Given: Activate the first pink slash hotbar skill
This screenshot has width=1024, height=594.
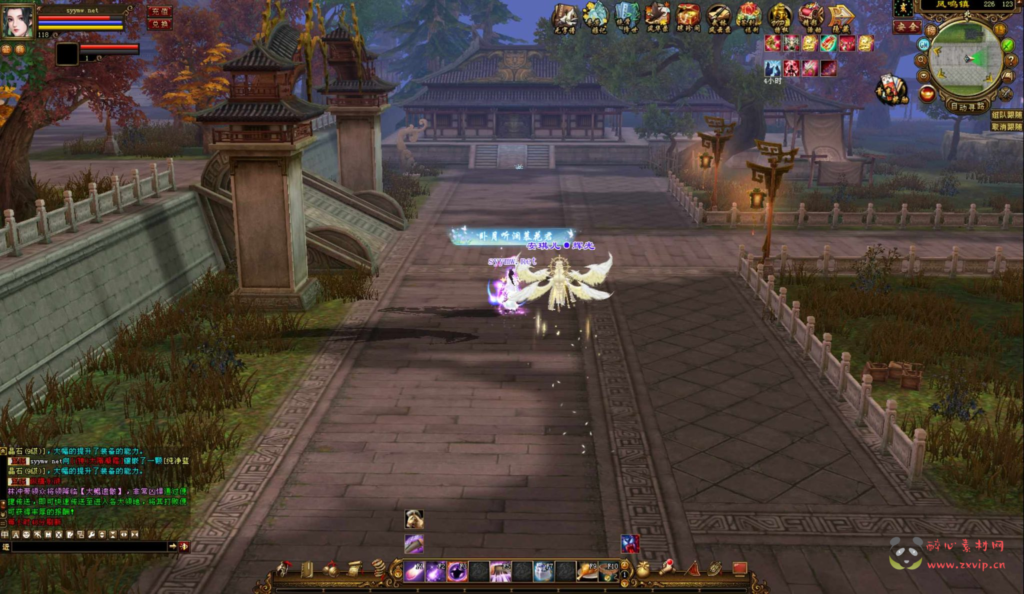Looking at the screenshot, I should [x=414, y=572].
